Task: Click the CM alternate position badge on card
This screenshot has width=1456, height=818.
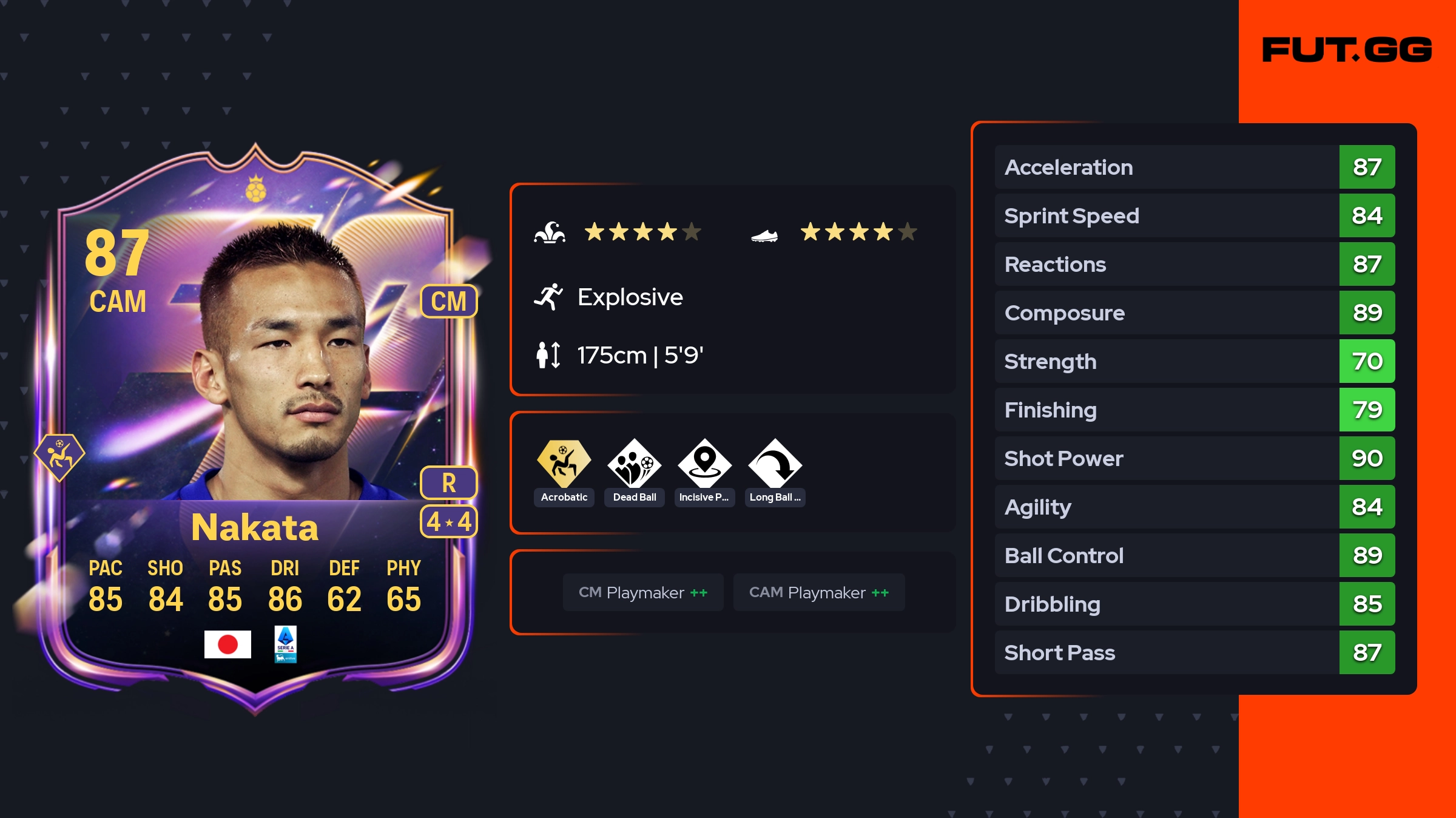Action: click(x=449, y=301)
